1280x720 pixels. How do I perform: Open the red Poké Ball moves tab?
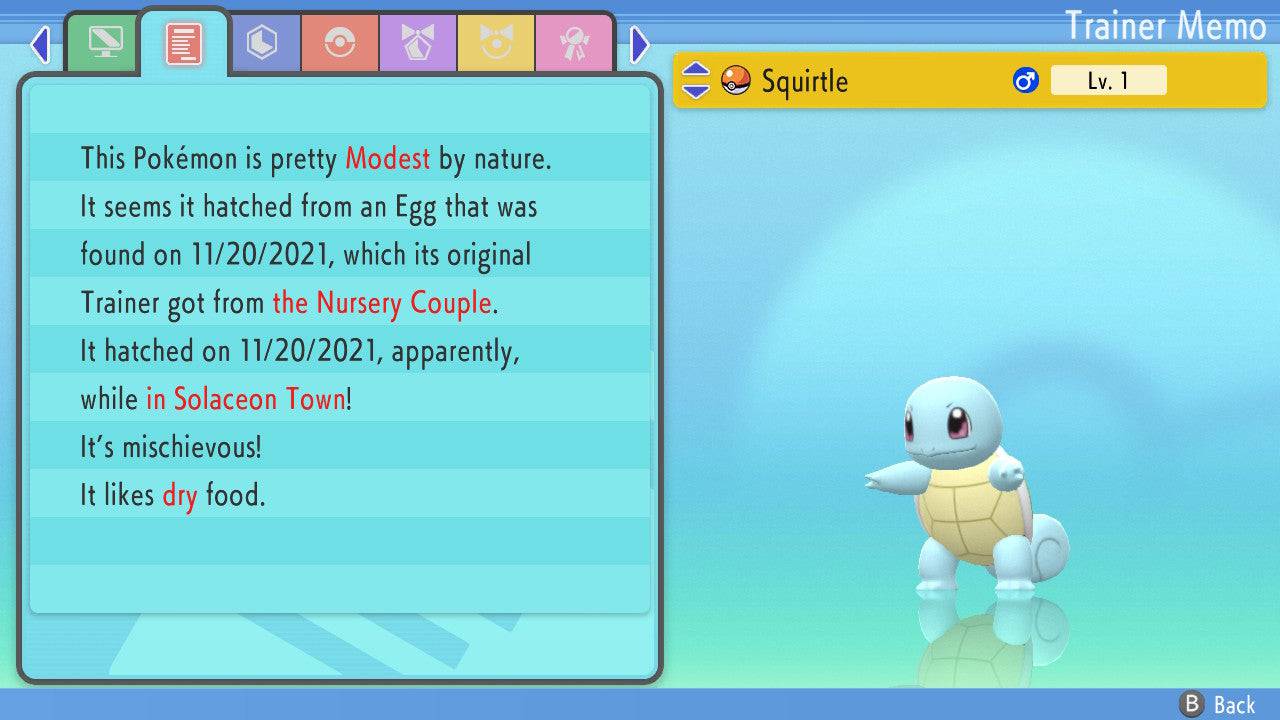[x=340, y=43]
